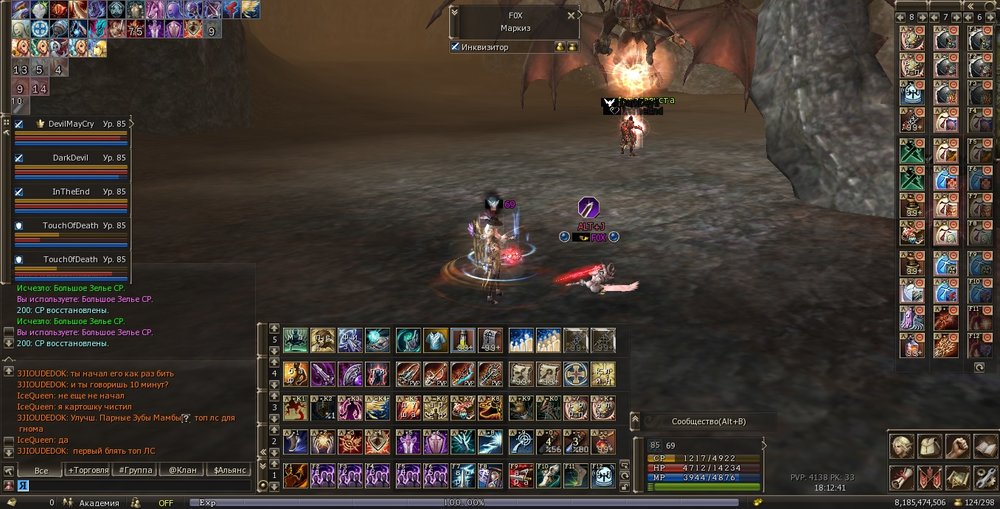This screenshot has height=509, width=1000.
Task: Close the FOX target window
Action: [x=572, y=15]
